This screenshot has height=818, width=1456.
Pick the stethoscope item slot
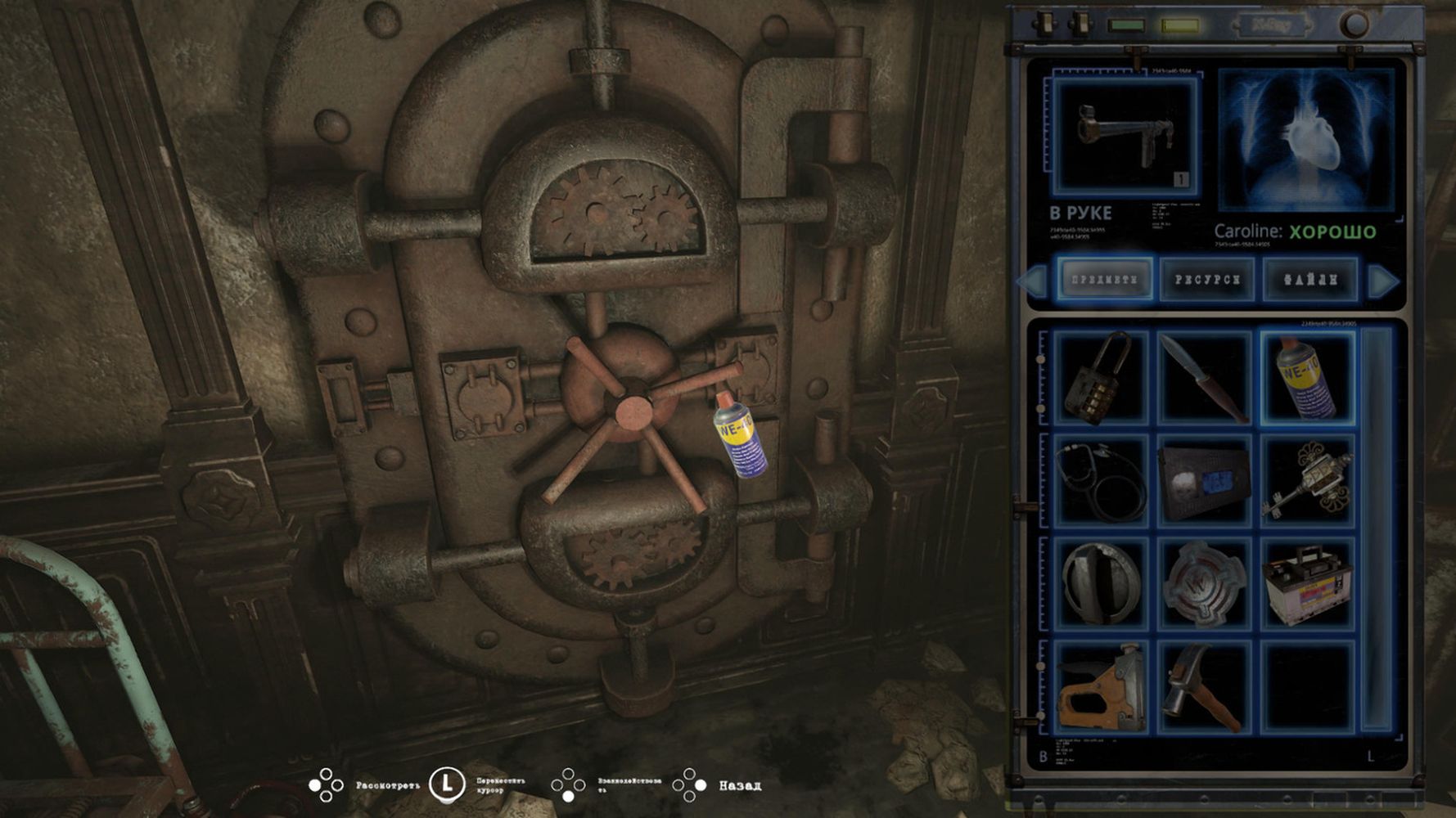click(1102, 480)
